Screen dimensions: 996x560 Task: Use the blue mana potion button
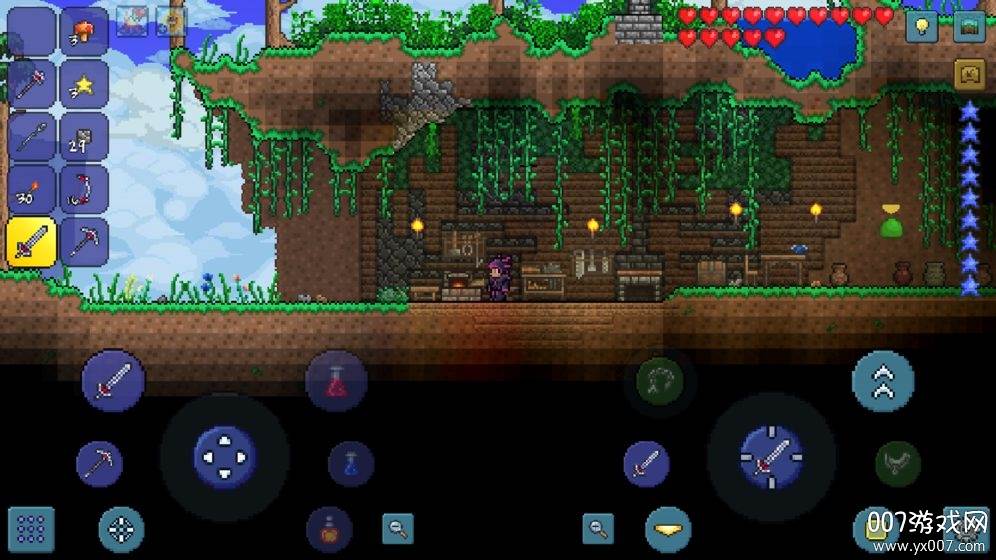pyautogui.click(x=351, y=464)
